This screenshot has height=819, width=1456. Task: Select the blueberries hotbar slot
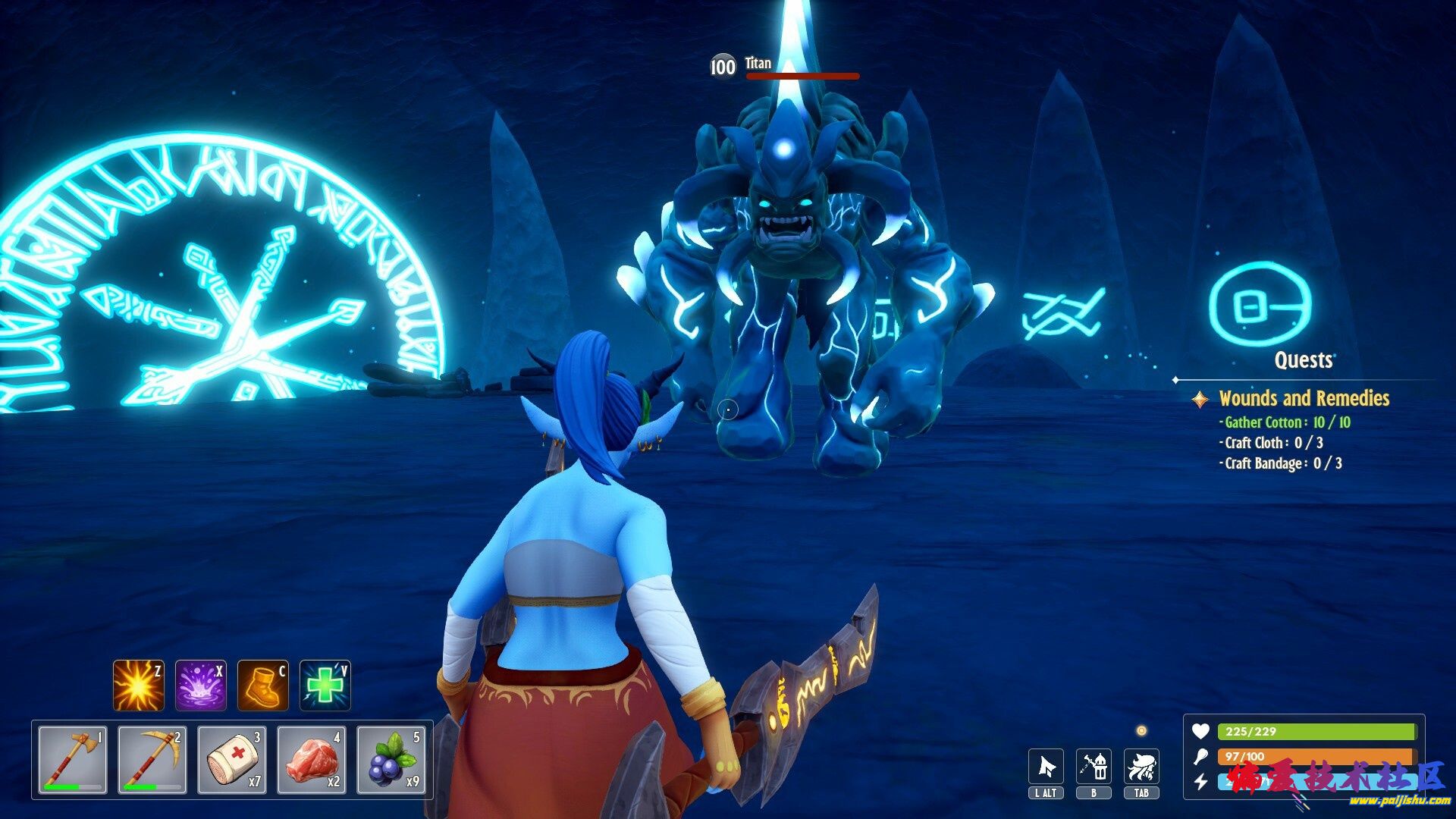pyautogui.click(x=391, y=760)
